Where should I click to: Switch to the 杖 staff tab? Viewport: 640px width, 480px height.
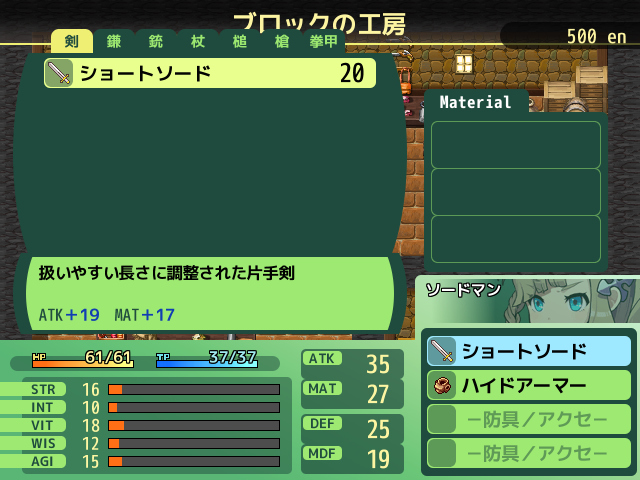198,42
